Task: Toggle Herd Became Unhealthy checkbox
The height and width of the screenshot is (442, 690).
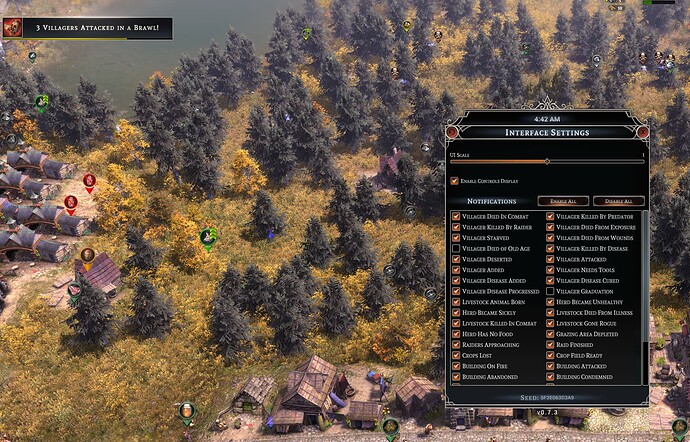Action: (x=550, y=302)
